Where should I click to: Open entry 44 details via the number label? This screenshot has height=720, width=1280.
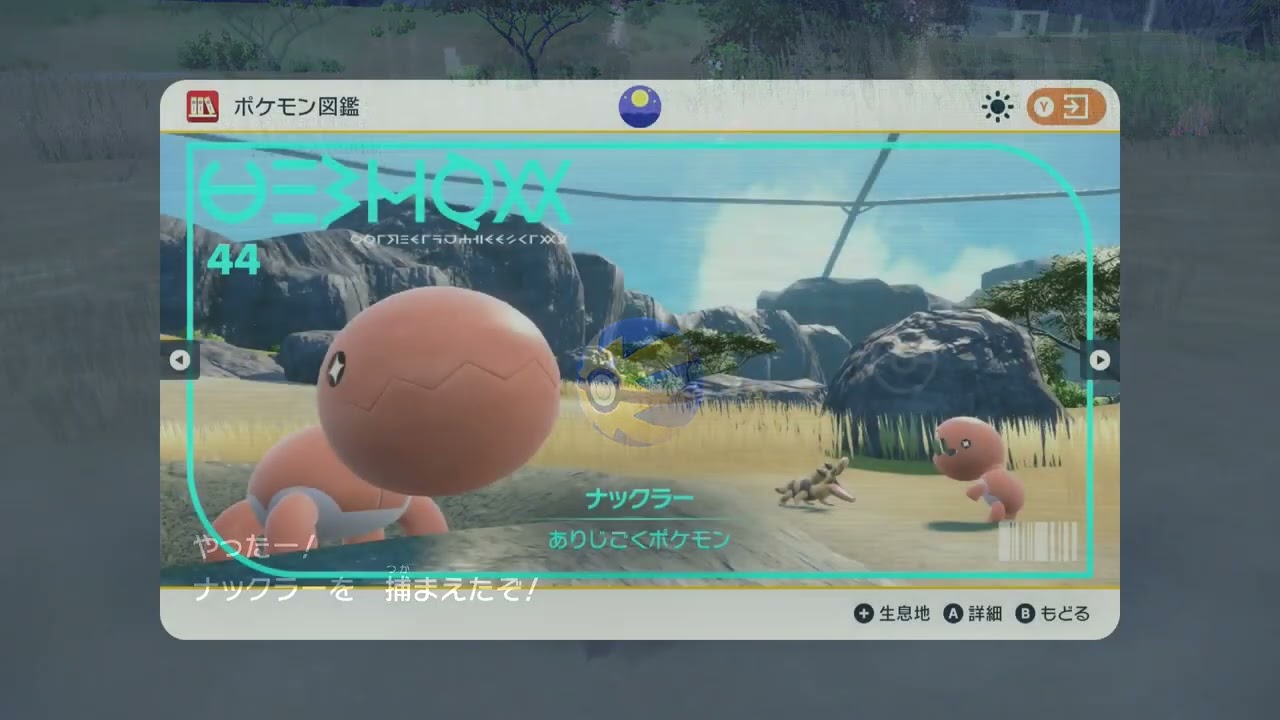click(232, 259)
